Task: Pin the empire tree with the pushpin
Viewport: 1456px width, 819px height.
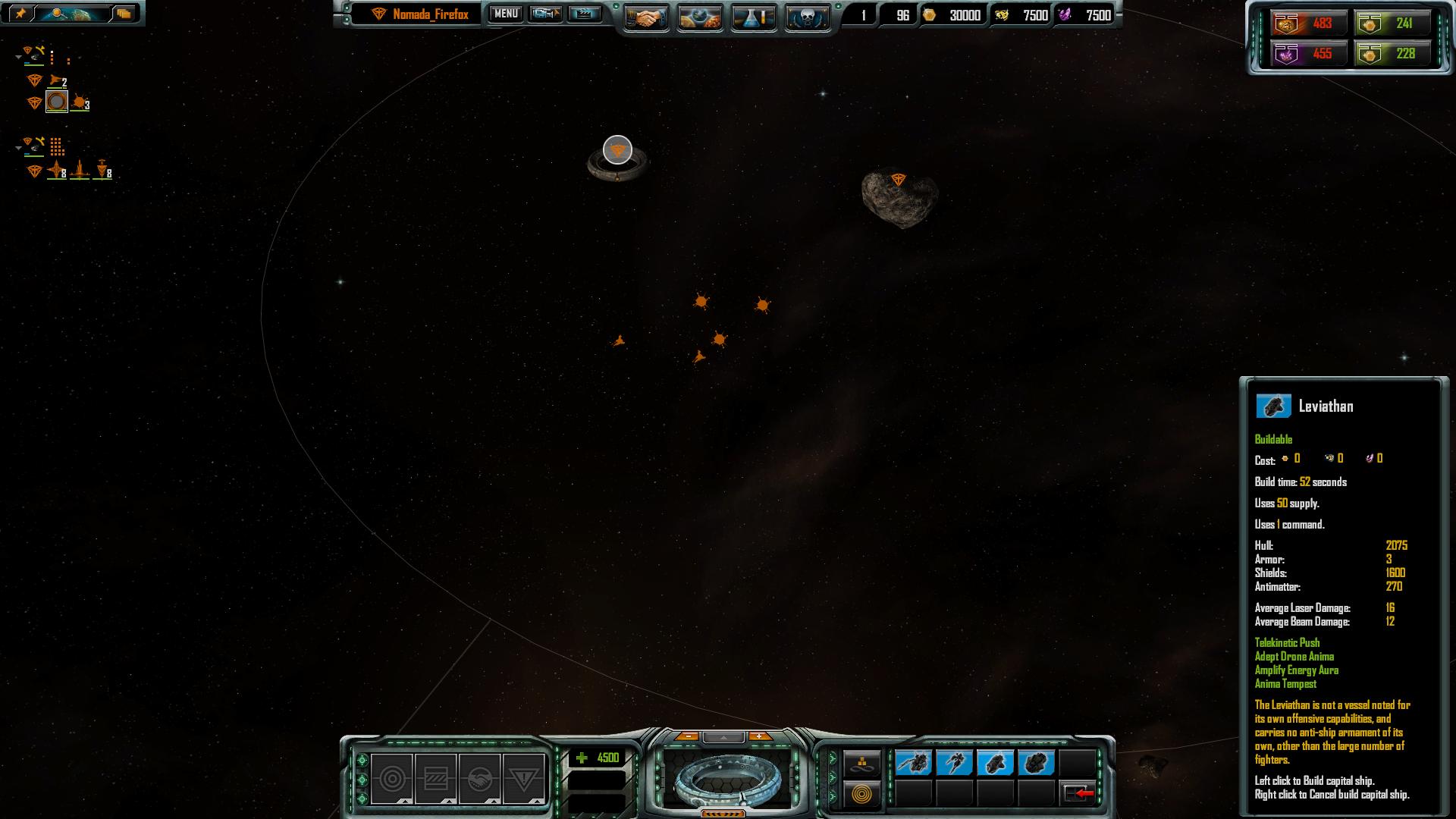Action: tap(20, 14)
